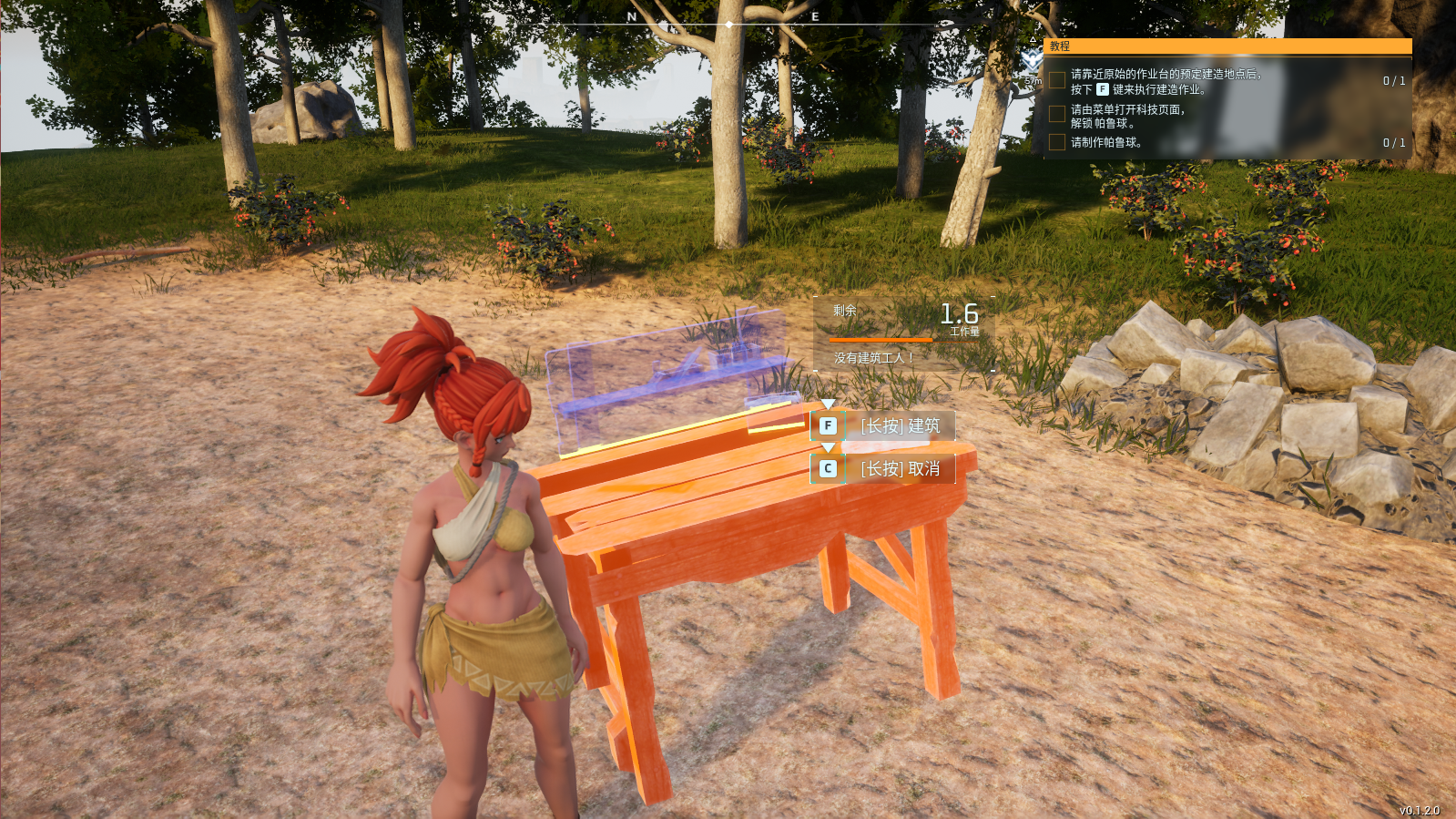Screen dimensions: 1456x819
Task: Check the first tutorial objective about the workbench
Action: (1056, 79)
